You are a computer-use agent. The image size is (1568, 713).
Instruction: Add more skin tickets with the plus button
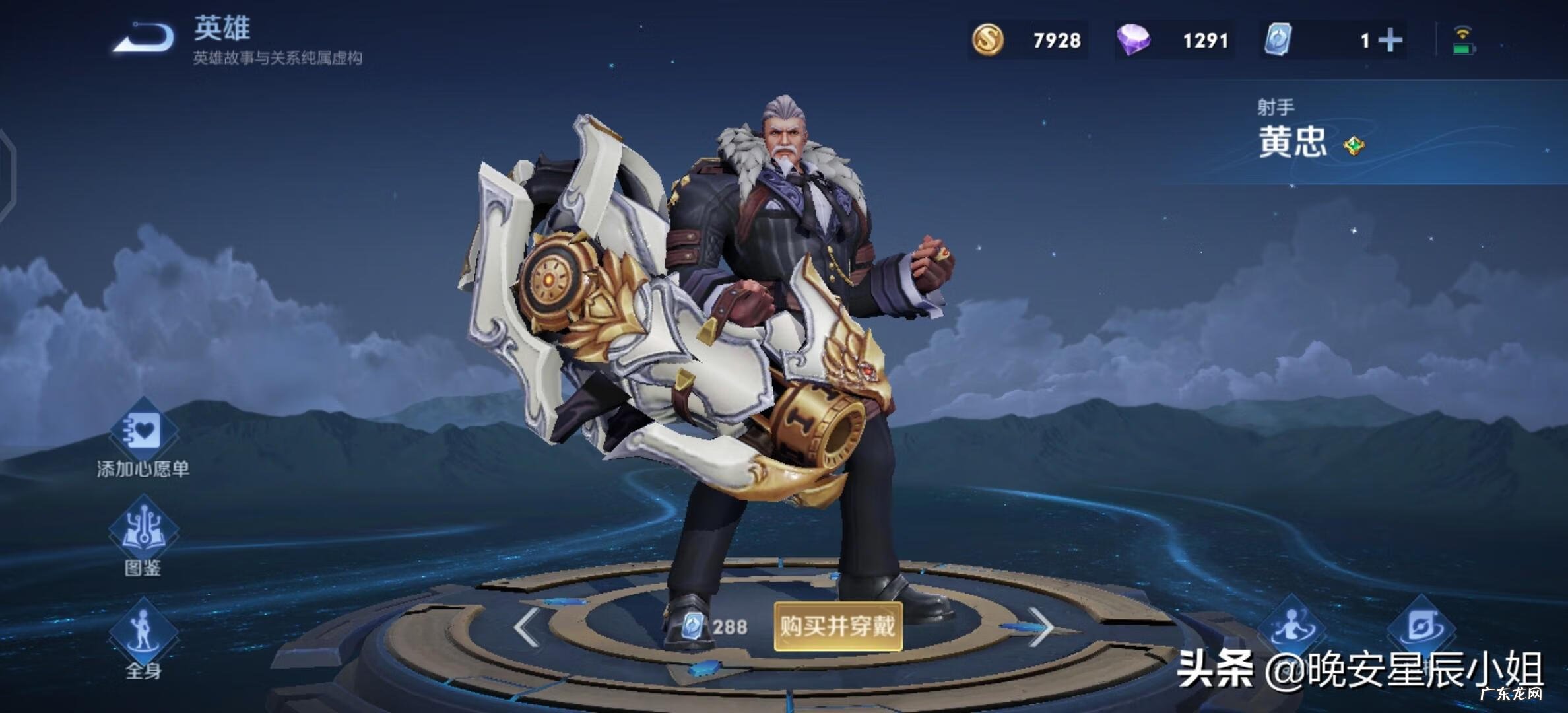coord(1390,40)
